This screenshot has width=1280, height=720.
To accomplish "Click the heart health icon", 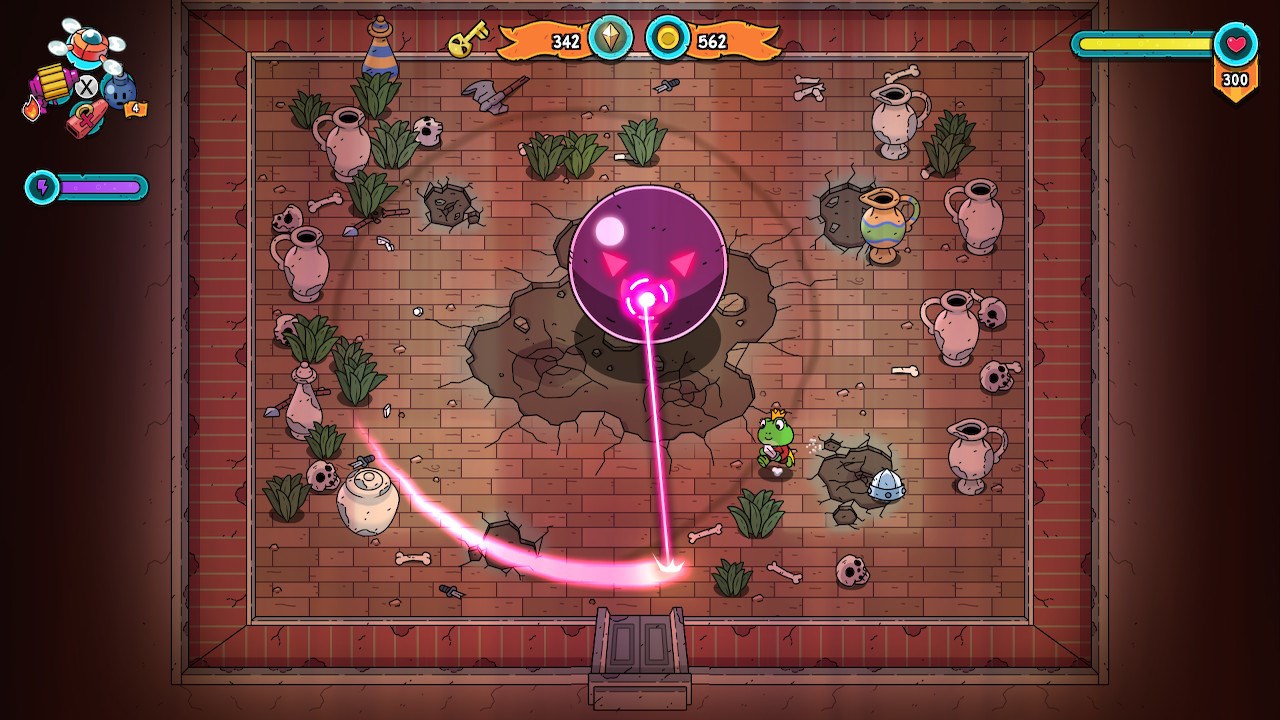I will 1236,45.
